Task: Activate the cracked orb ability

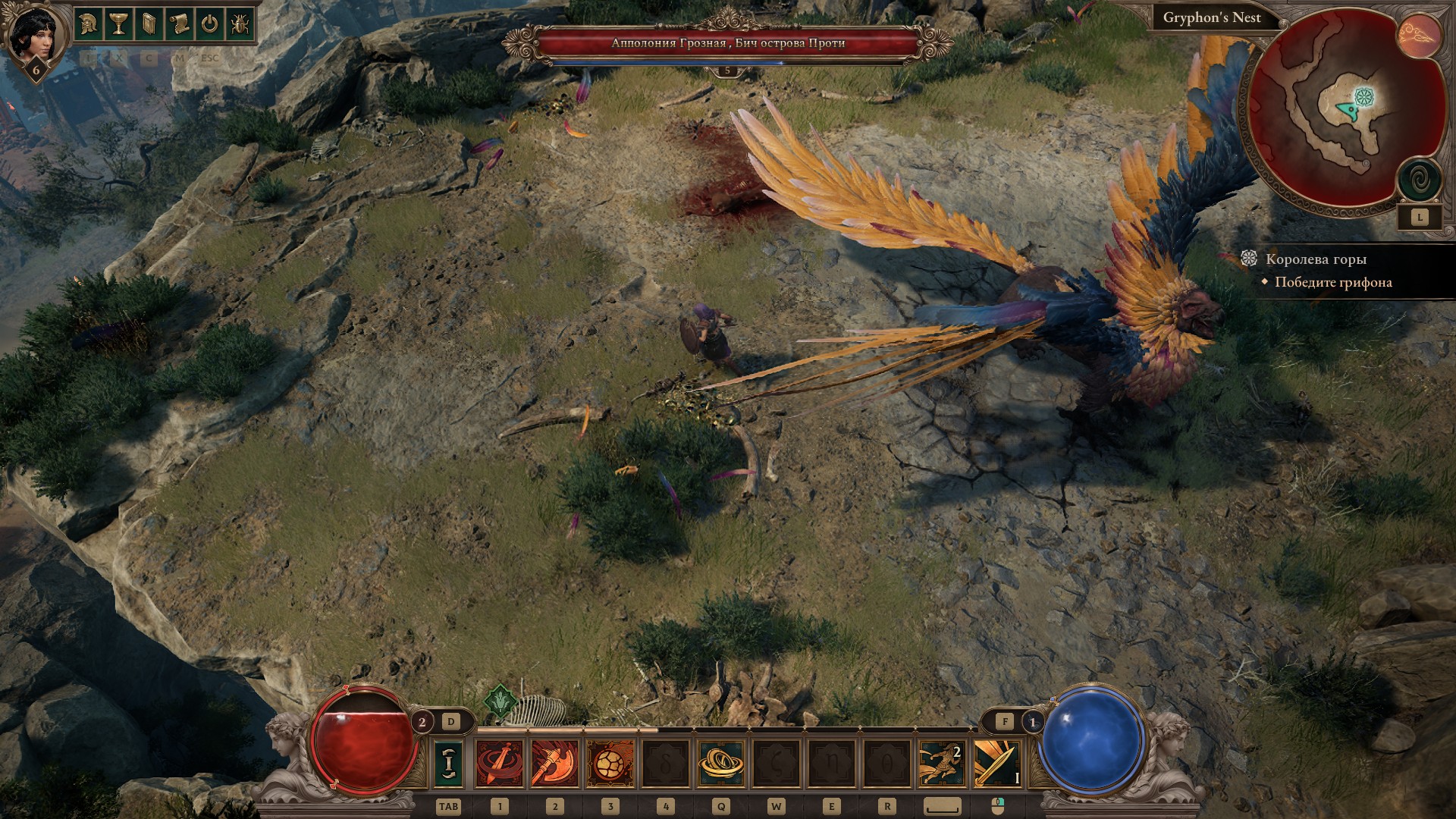Action: (x=610, y=763)
